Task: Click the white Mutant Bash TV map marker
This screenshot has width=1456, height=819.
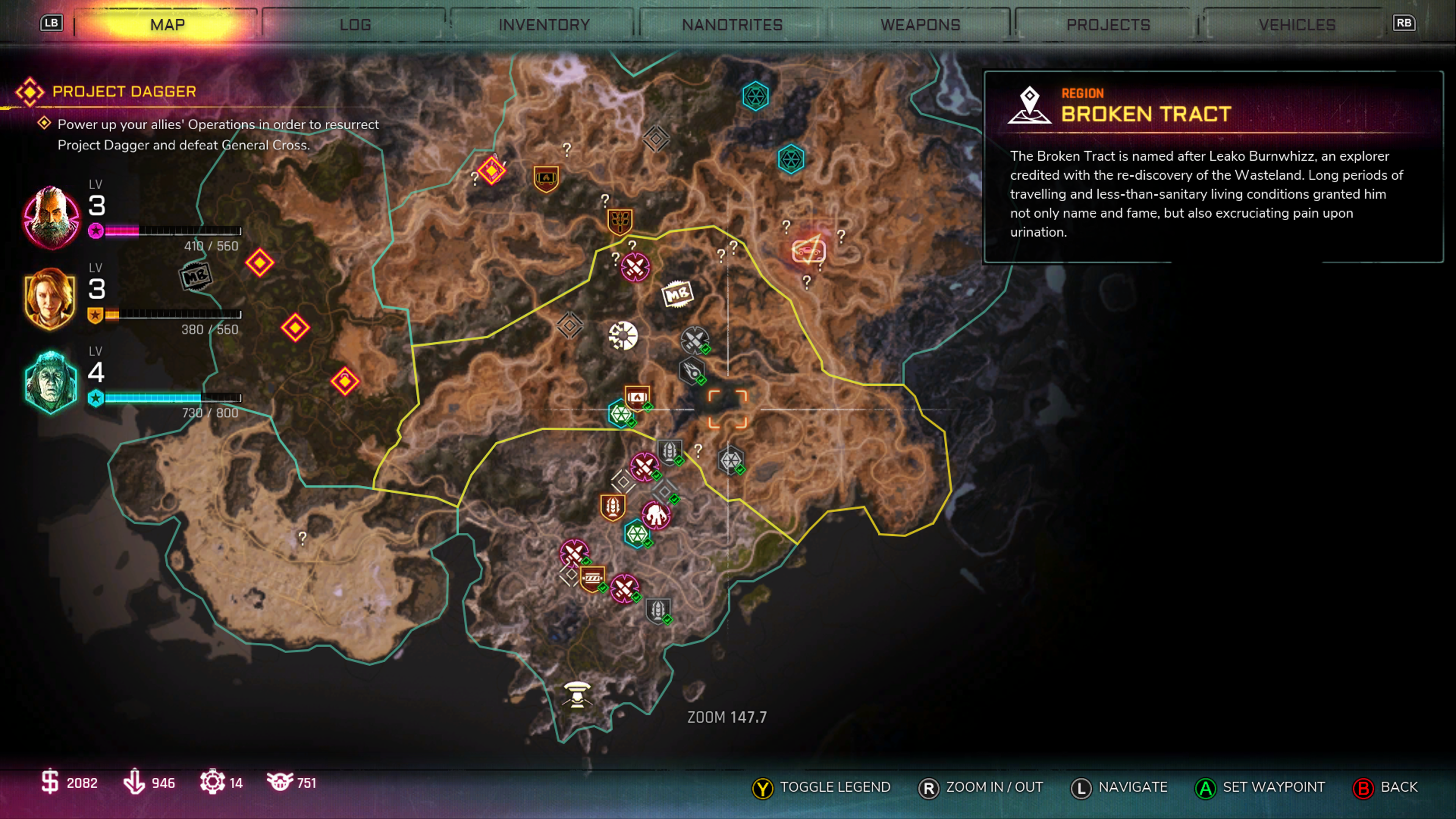Action: 677,294
